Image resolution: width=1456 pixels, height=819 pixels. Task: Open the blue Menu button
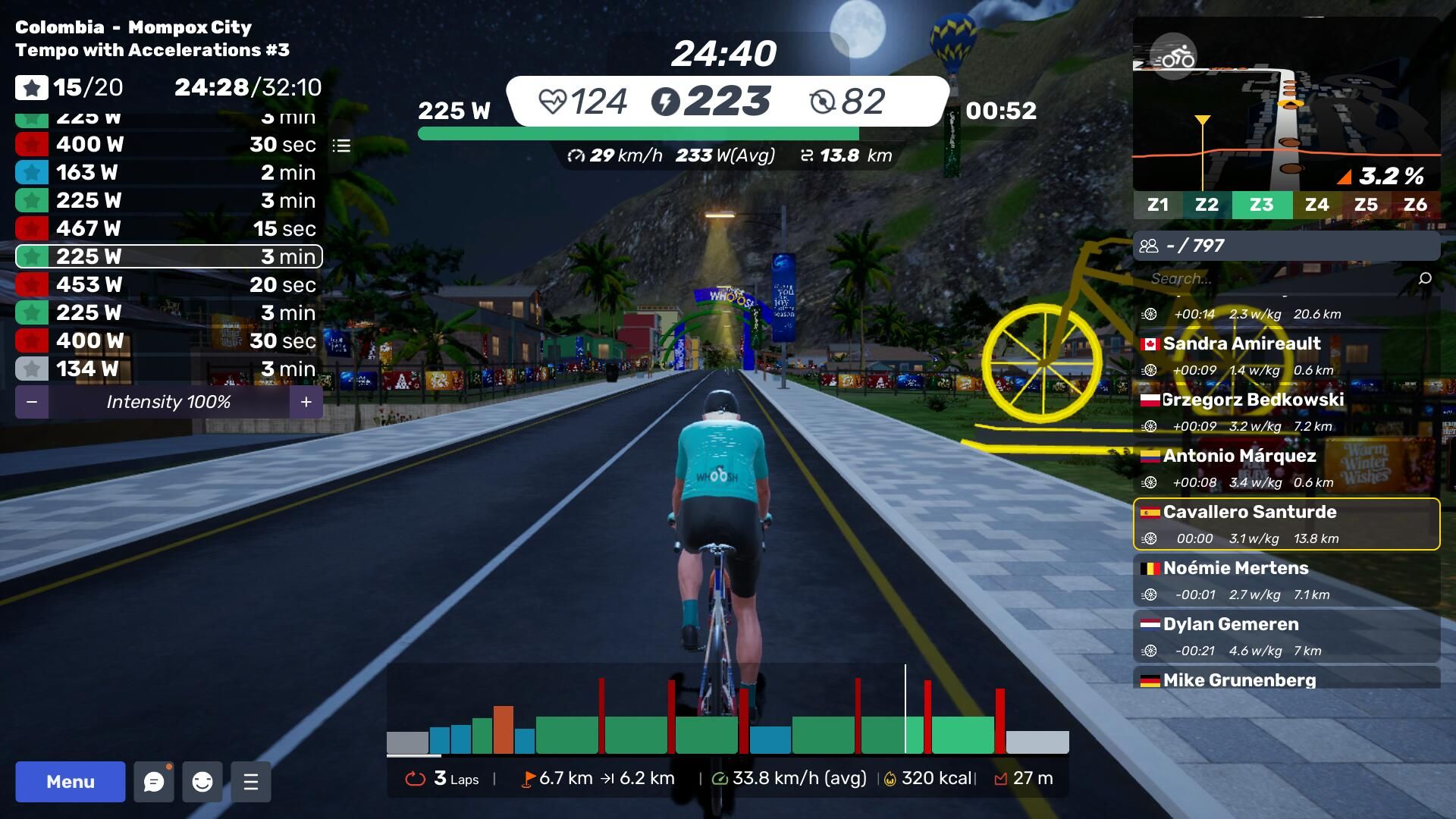click(x=71, y=782)
